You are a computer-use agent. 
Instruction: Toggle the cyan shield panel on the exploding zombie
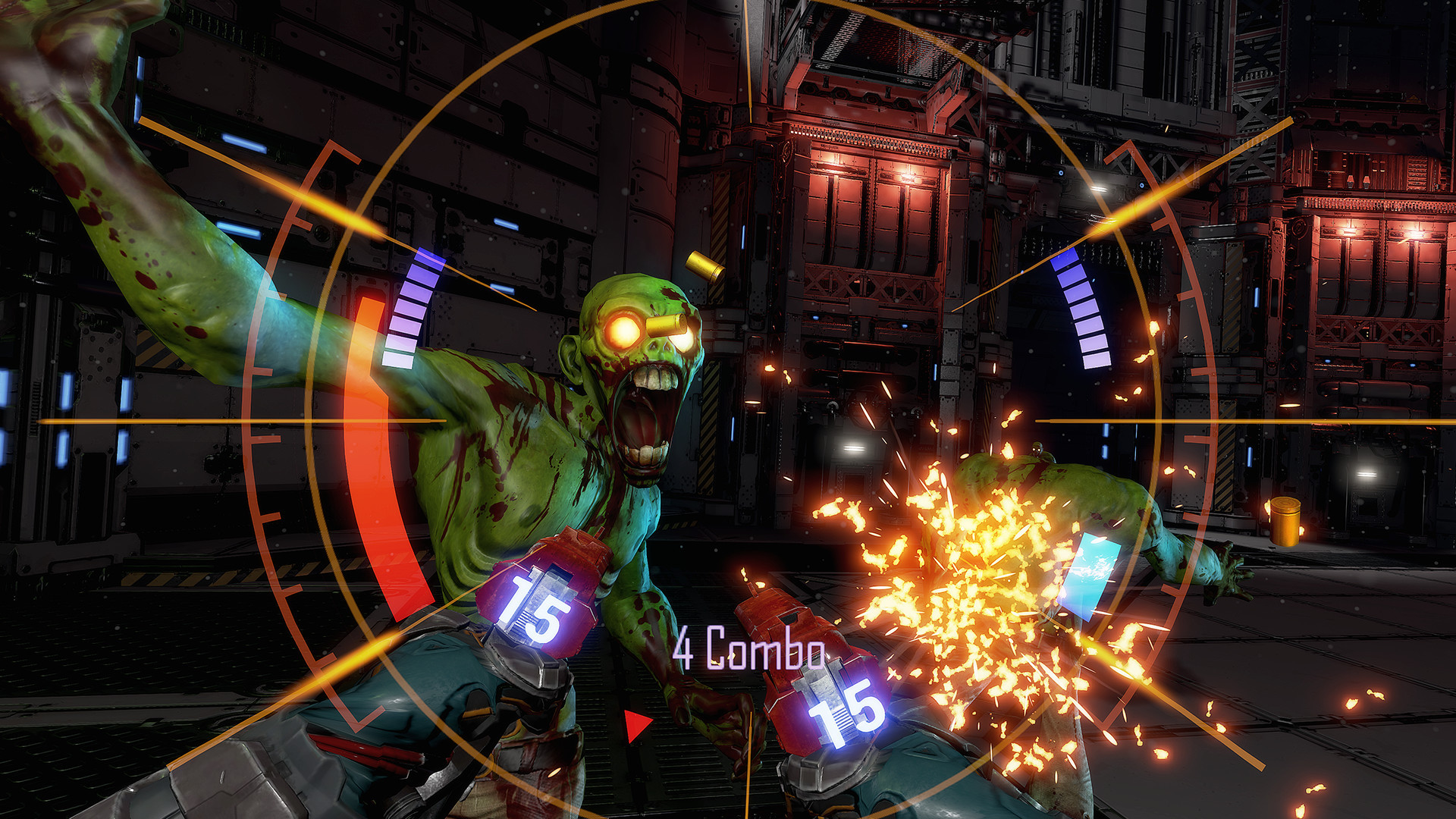click(x=1090, y=576)
